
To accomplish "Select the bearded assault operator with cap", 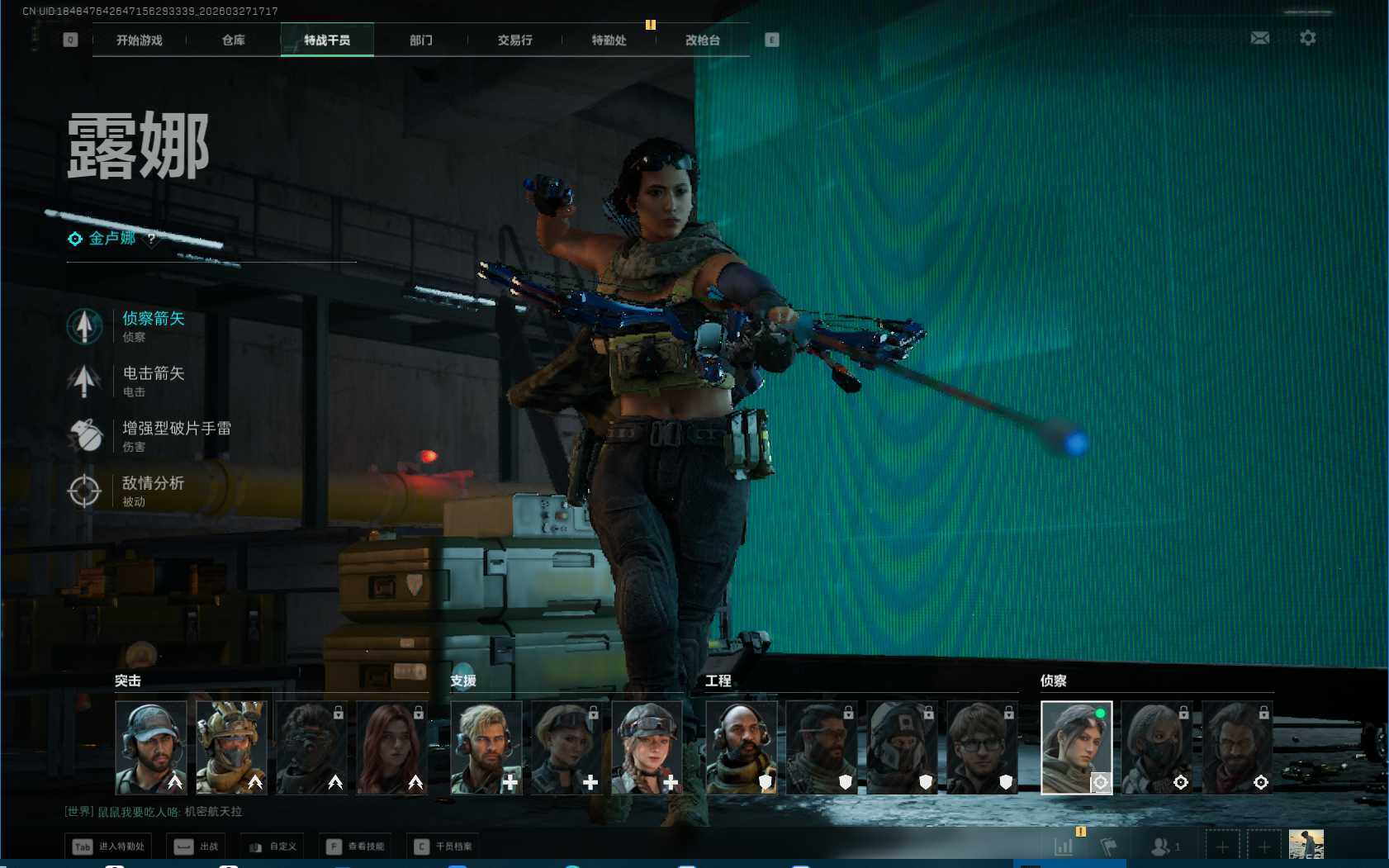I will pos(151,747).
